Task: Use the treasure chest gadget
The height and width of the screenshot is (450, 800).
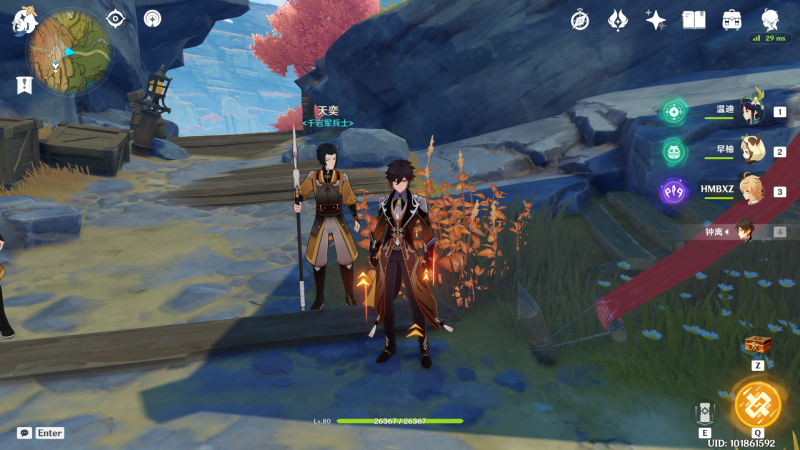Action: click(x=758, y=345)
